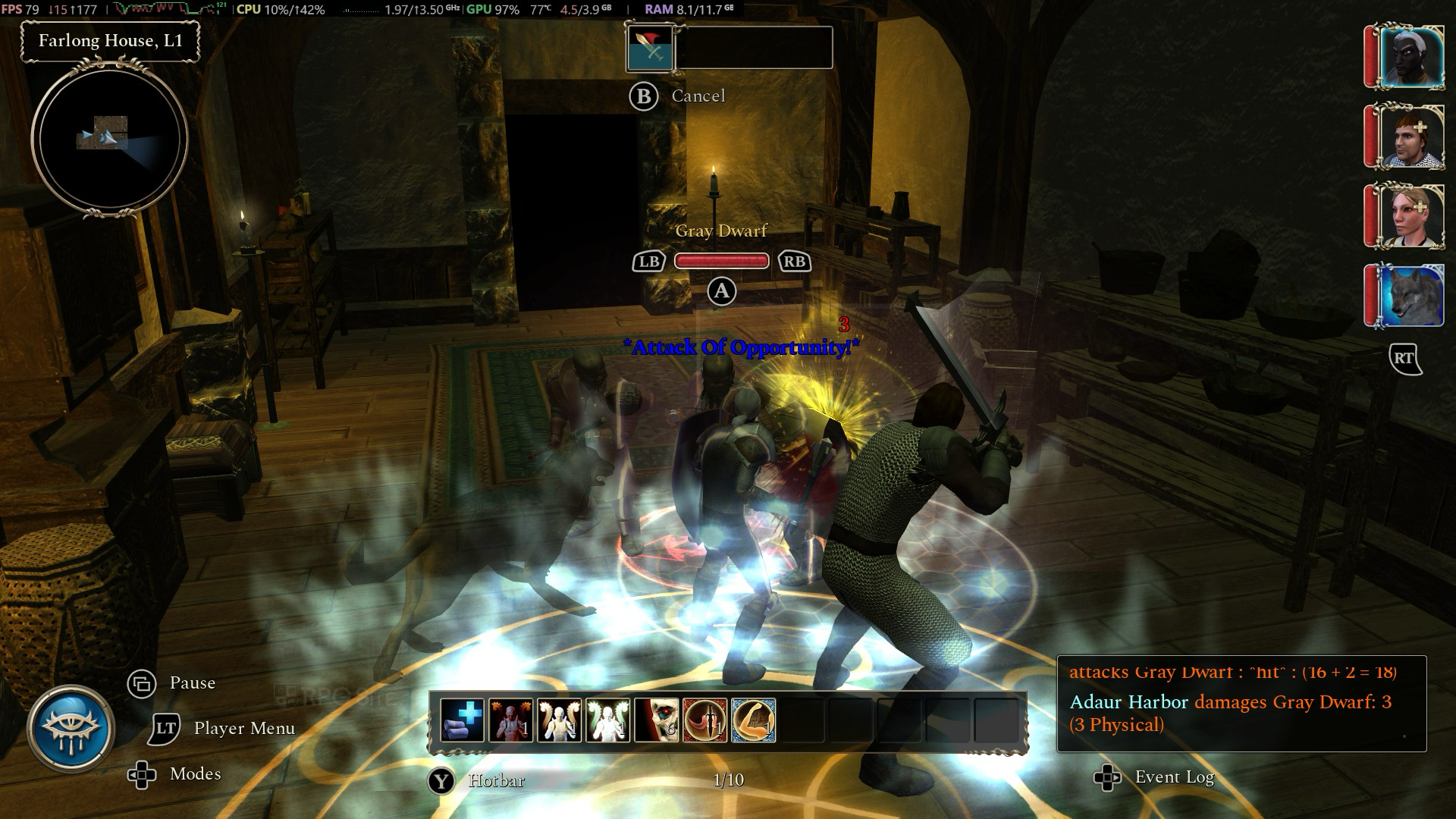Activate the green-aura figure spell slot

[607, 720]
